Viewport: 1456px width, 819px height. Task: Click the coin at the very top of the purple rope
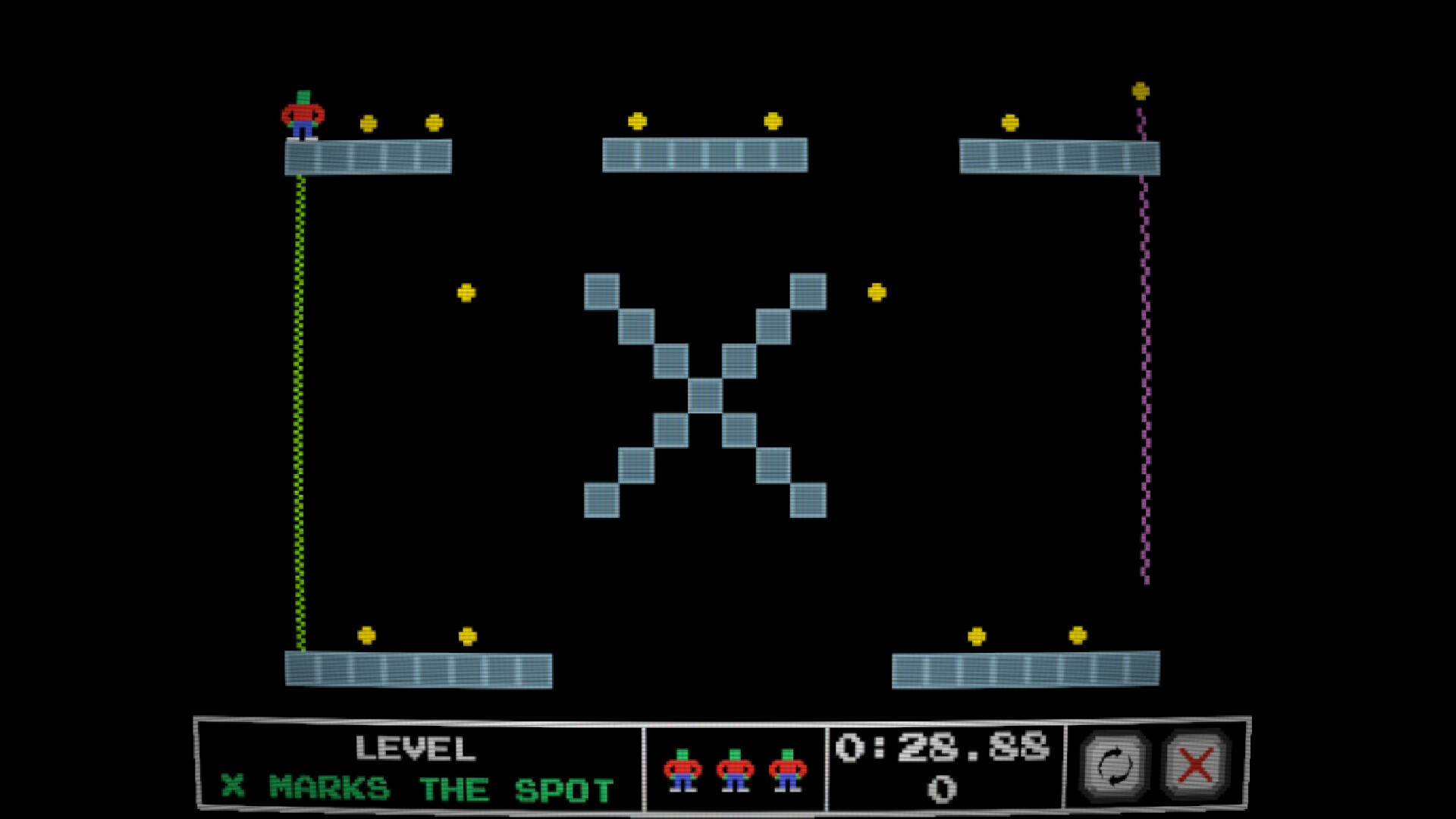(x=1139, y=91)
